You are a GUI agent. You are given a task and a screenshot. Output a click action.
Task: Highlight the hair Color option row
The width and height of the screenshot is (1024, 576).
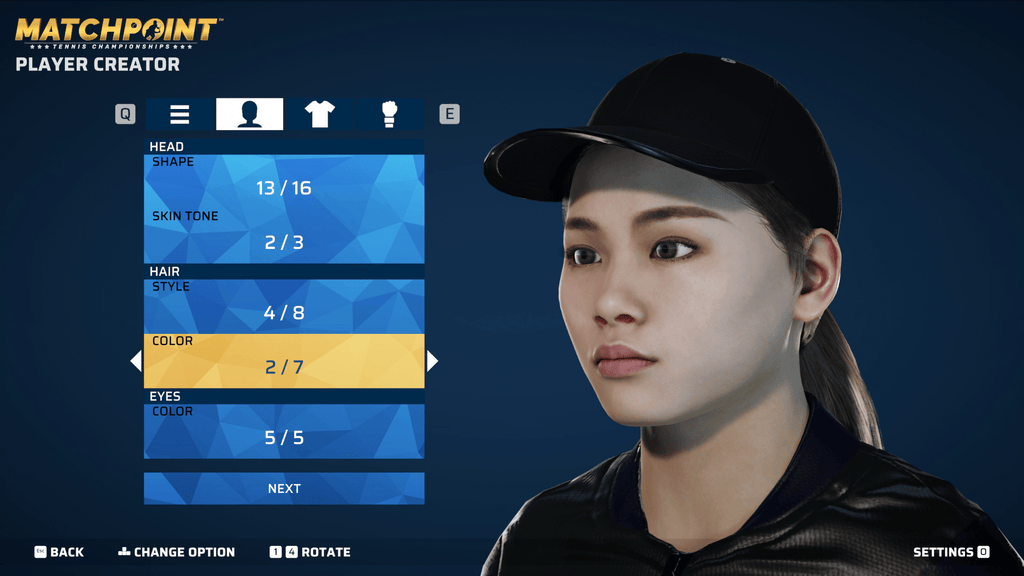point(284,361)
